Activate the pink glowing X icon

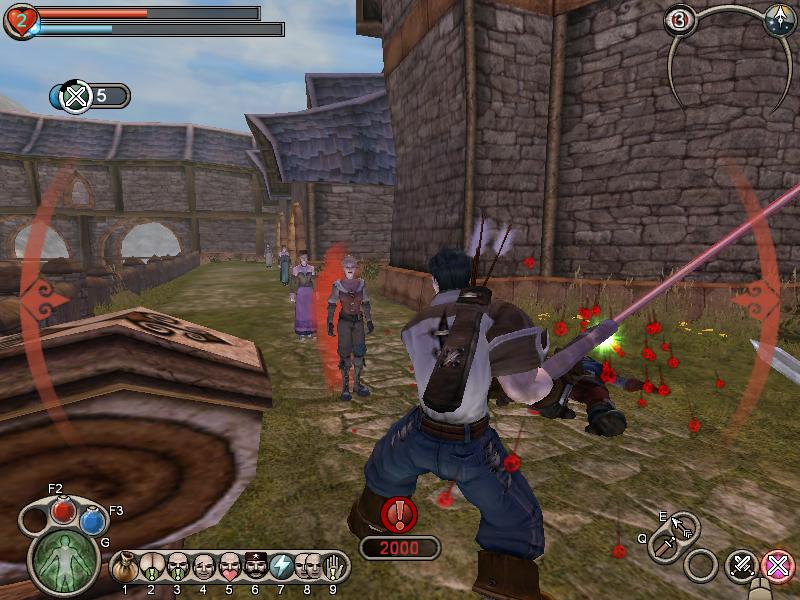coord(776,566)
